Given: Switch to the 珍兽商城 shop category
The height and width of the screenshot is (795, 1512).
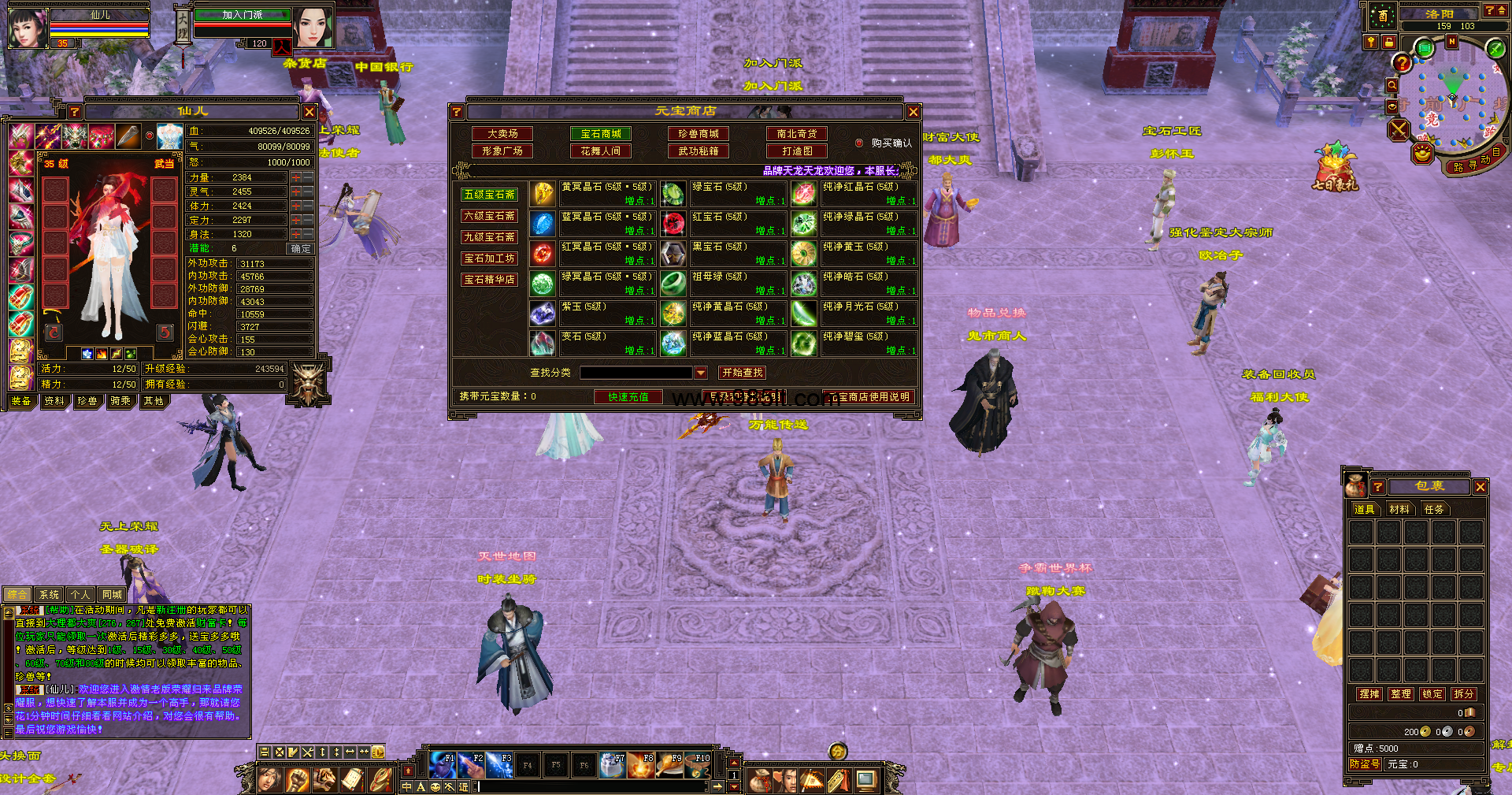Looking at the screenshot, I should point(699,134).
